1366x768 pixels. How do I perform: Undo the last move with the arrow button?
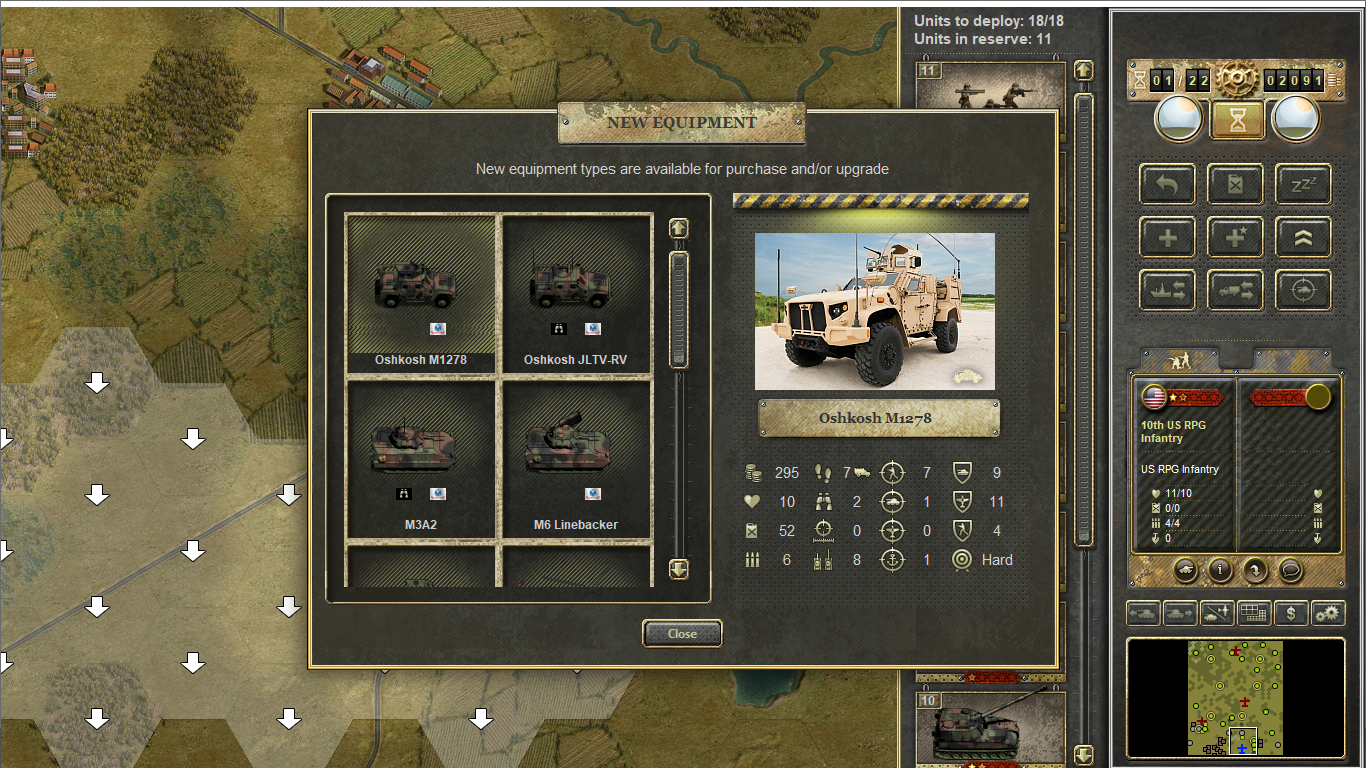(1167, 184)
